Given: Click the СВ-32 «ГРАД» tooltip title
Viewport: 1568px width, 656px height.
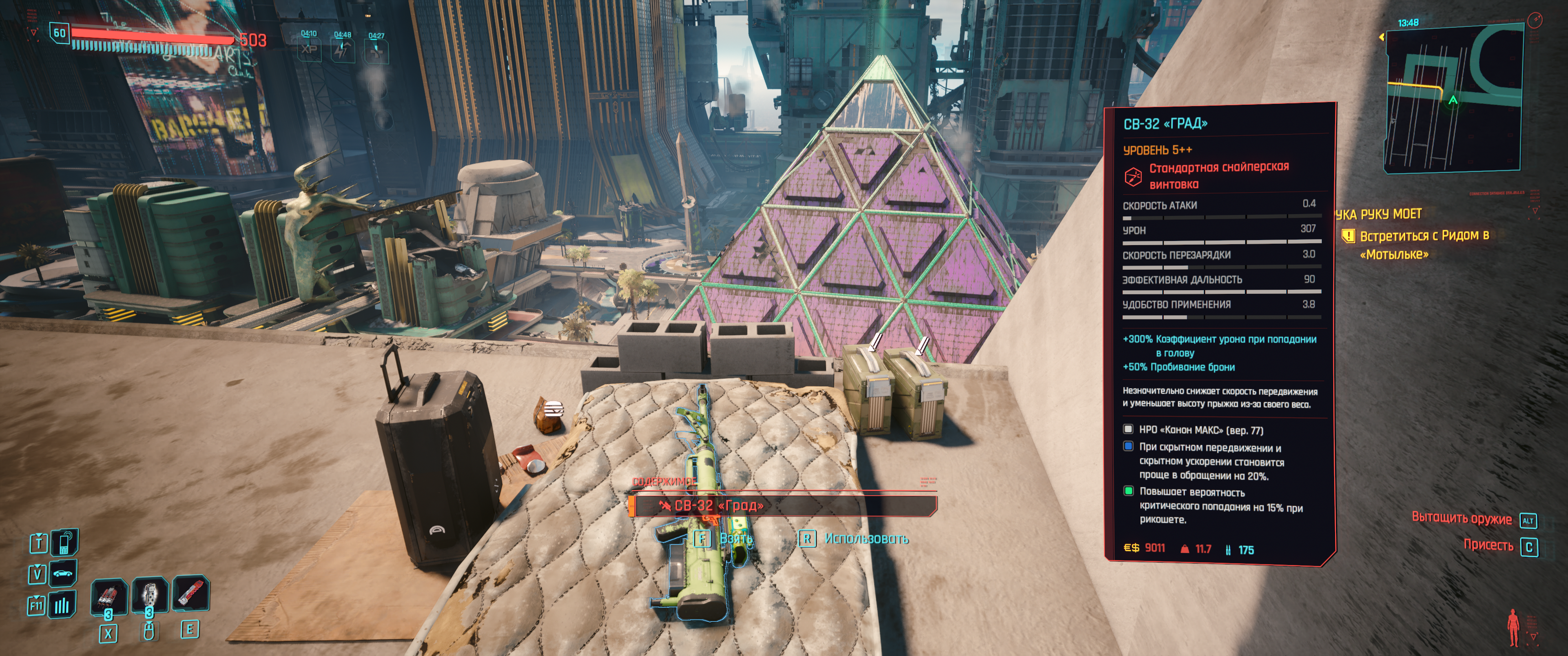Looking at the screenshot, I should point(1165,124).
